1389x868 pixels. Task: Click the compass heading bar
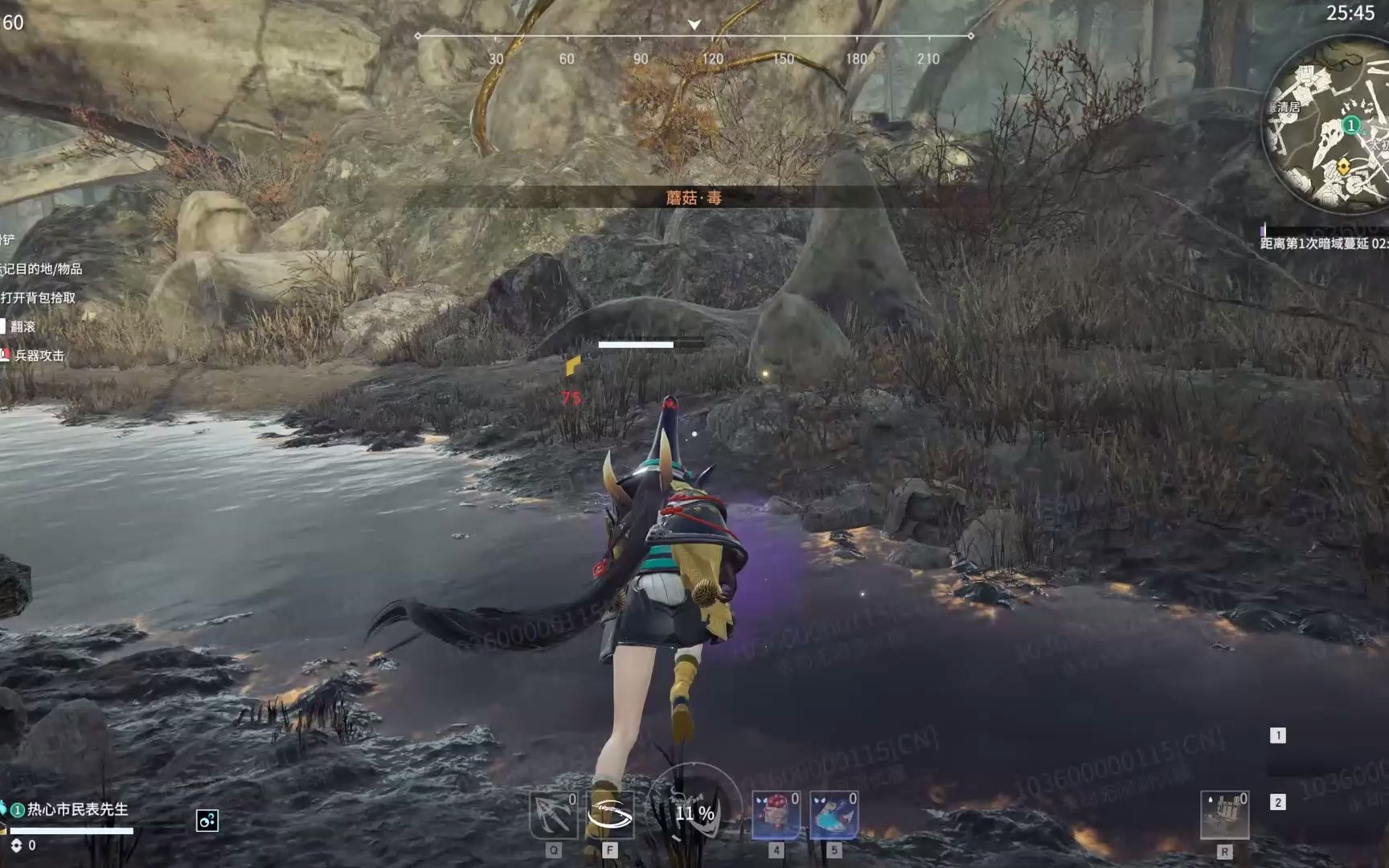pos(694,37)
